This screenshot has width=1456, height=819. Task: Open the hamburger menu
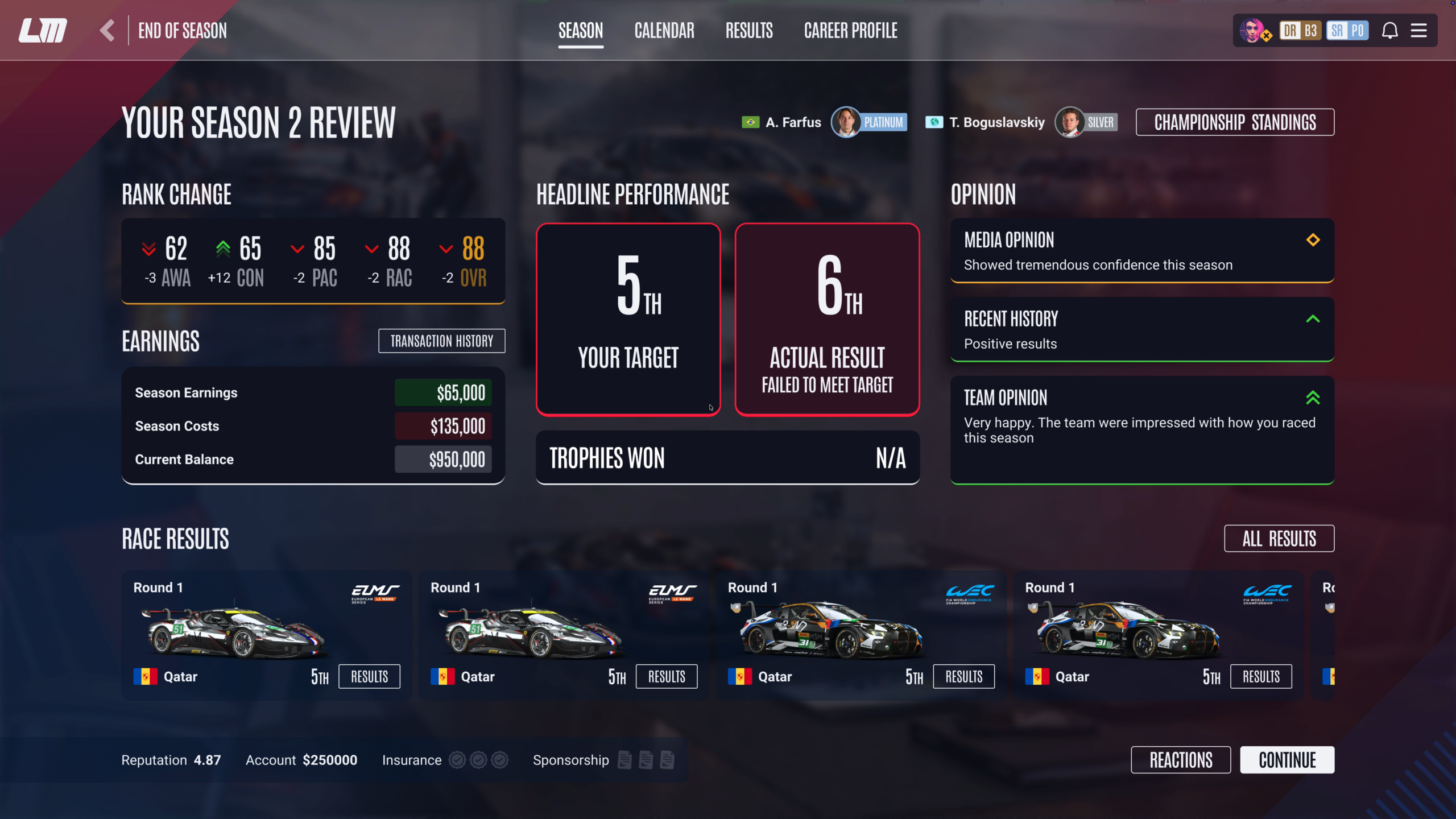1419,31
